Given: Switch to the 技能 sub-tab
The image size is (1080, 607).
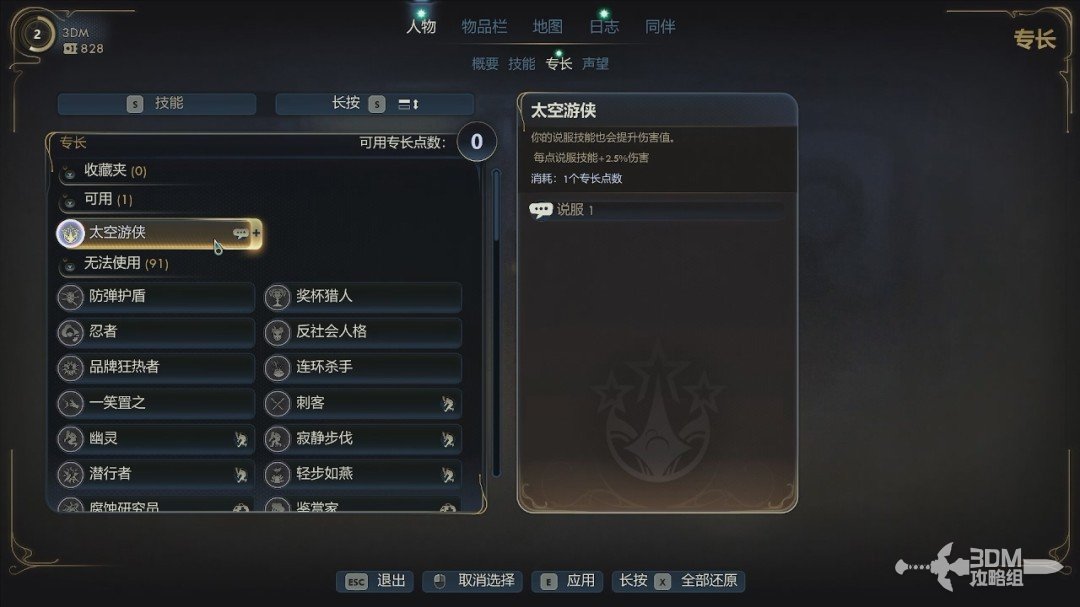Looking at the screenshot, I should (522, 64).
